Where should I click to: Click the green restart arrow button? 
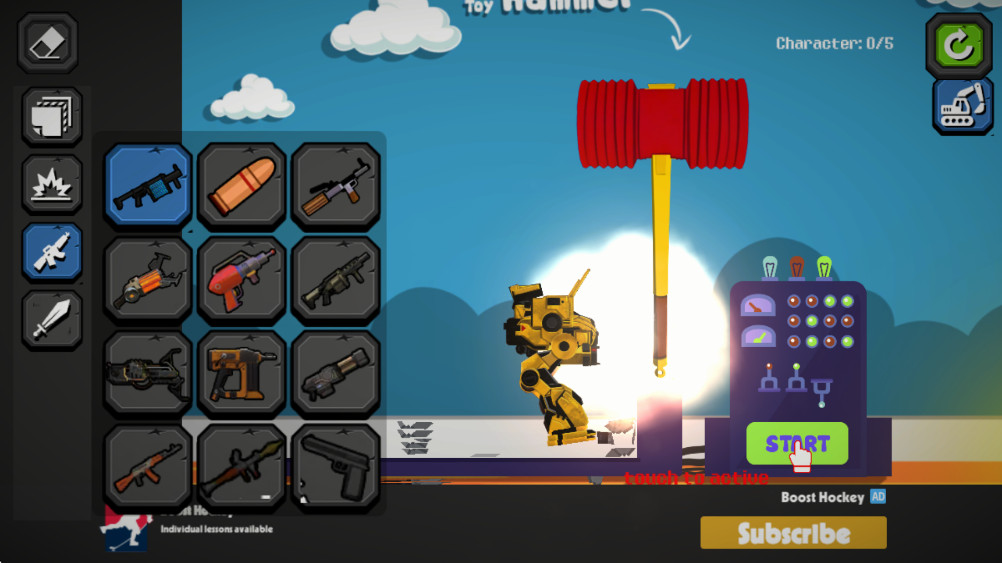958,46
